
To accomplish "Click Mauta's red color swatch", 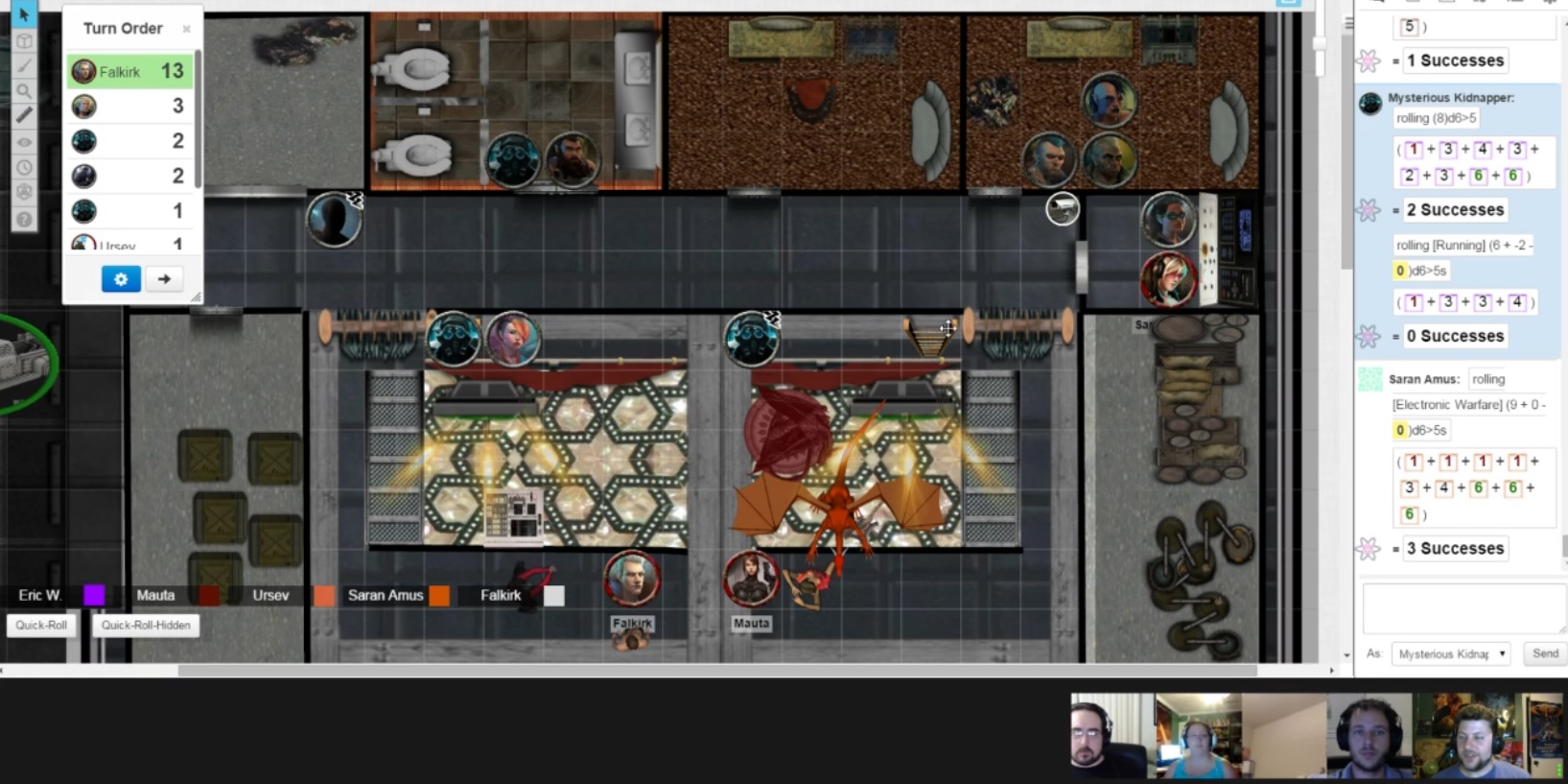I will (209, 595).
